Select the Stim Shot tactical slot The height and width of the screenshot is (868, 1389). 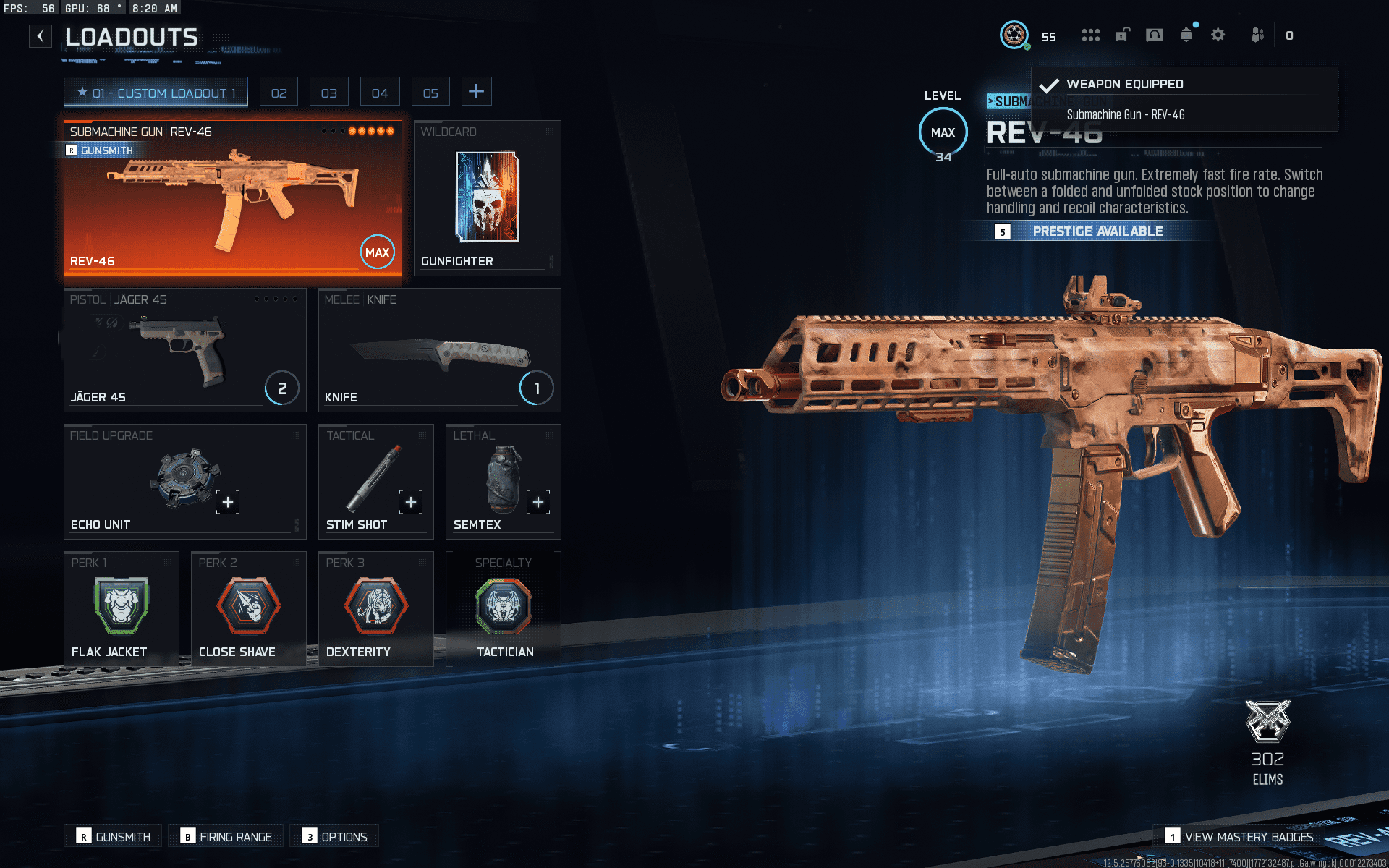coord(375,482)
